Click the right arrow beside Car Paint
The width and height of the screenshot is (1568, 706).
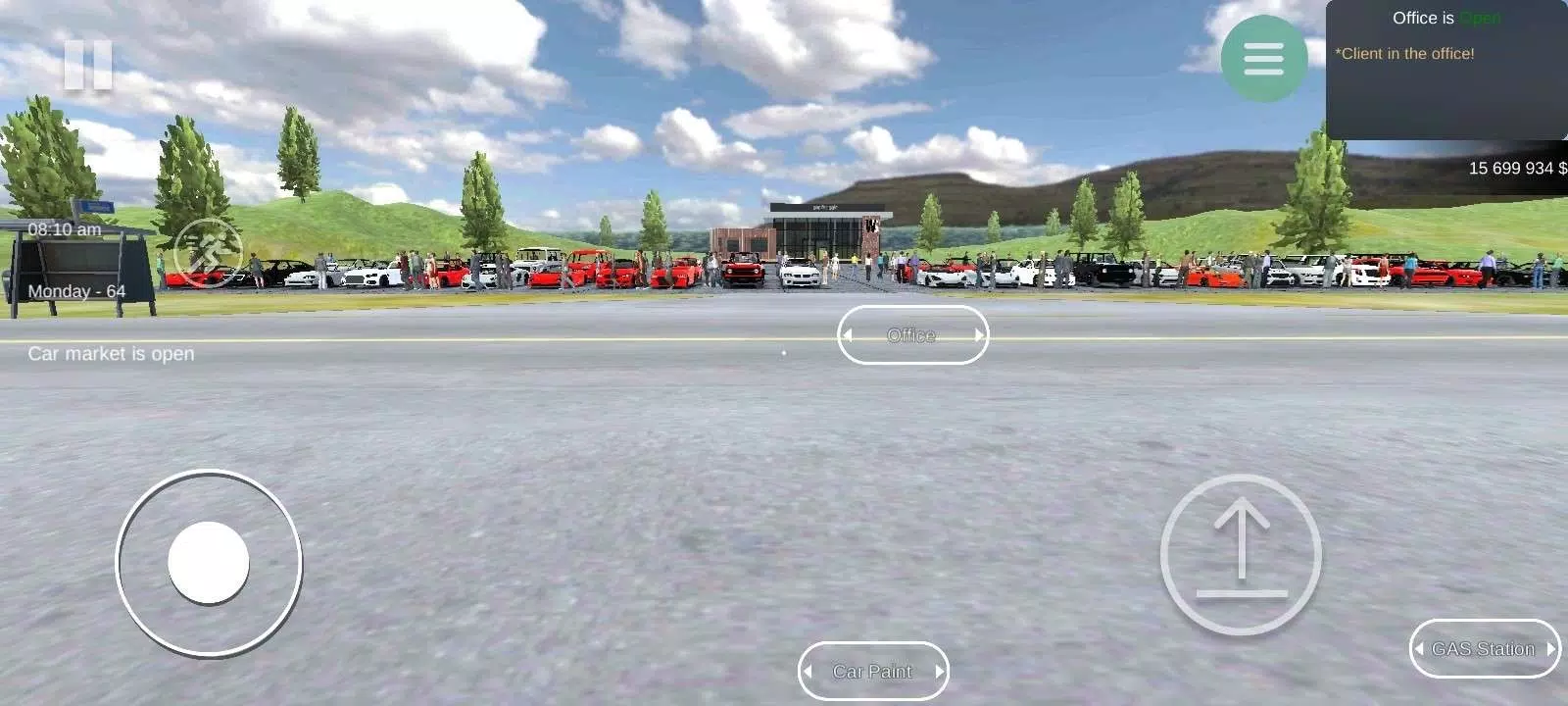point(938,671)
